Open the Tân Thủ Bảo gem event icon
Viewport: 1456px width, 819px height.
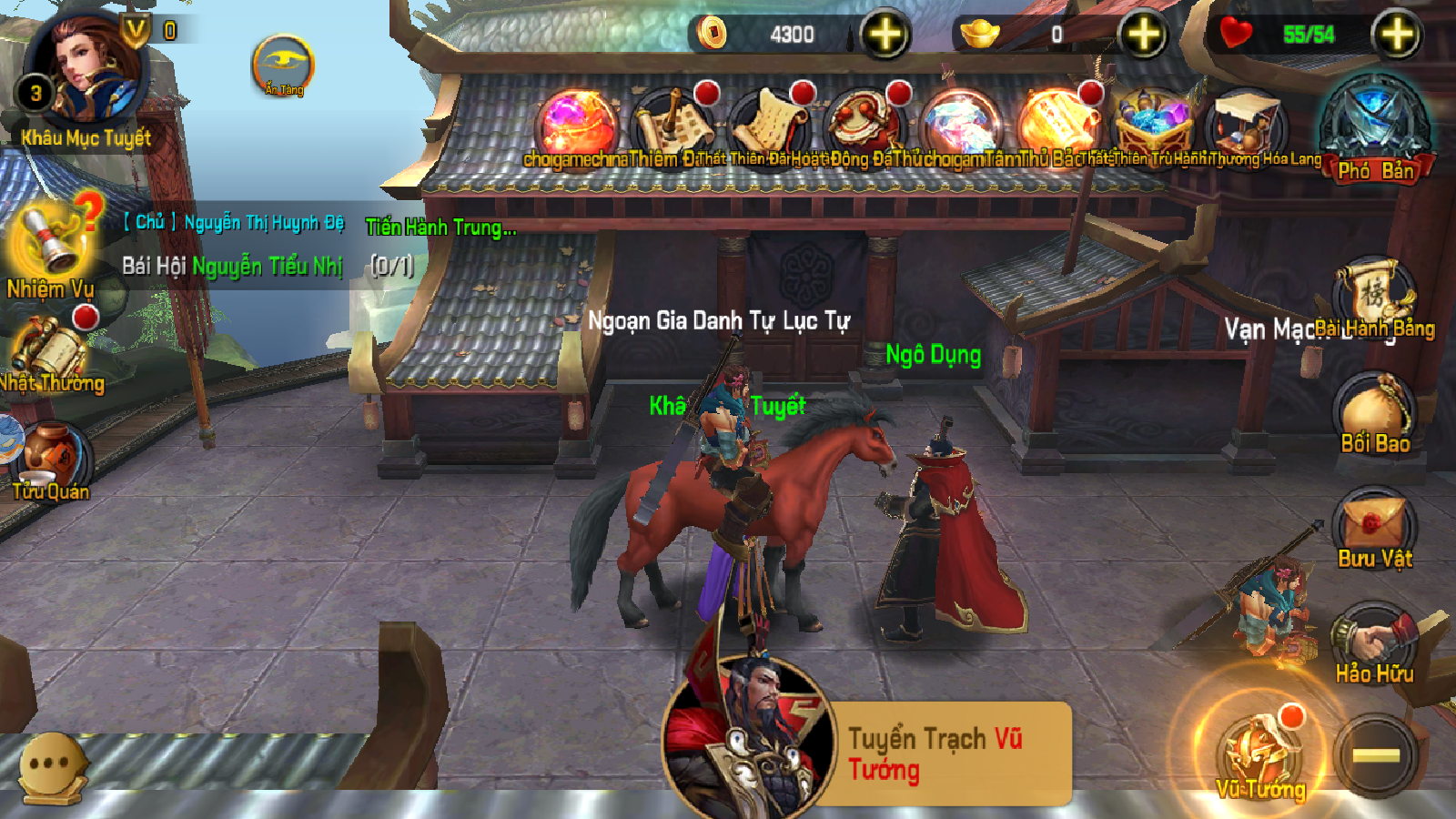(x=962, y=116)
